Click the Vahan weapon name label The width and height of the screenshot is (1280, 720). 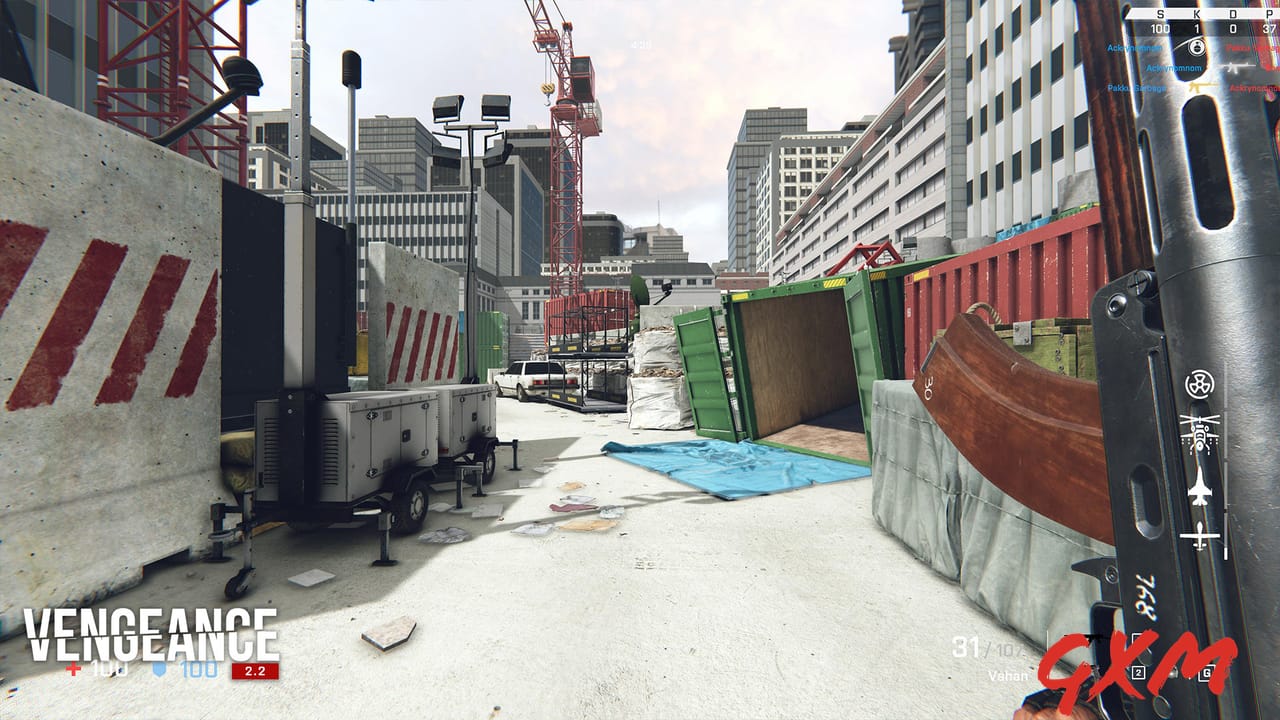click(1009, 674)
